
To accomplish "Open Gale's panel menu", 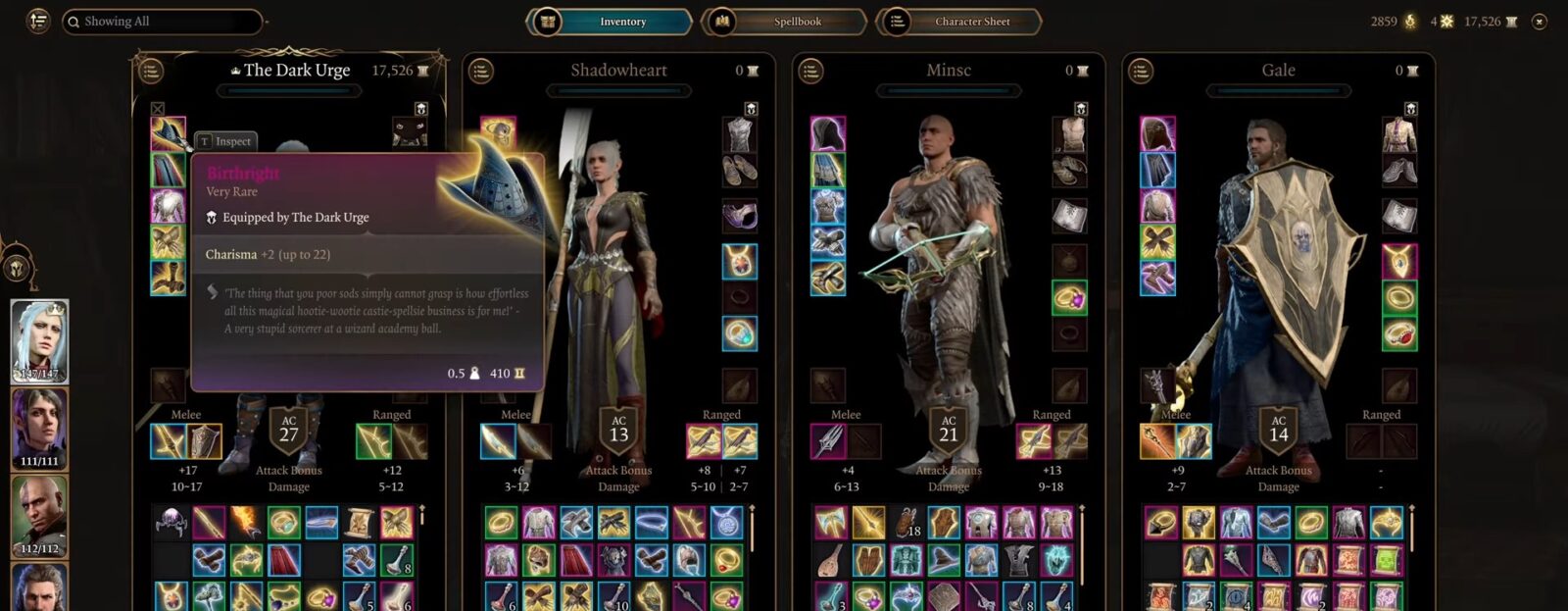I will coord(1140,71).
